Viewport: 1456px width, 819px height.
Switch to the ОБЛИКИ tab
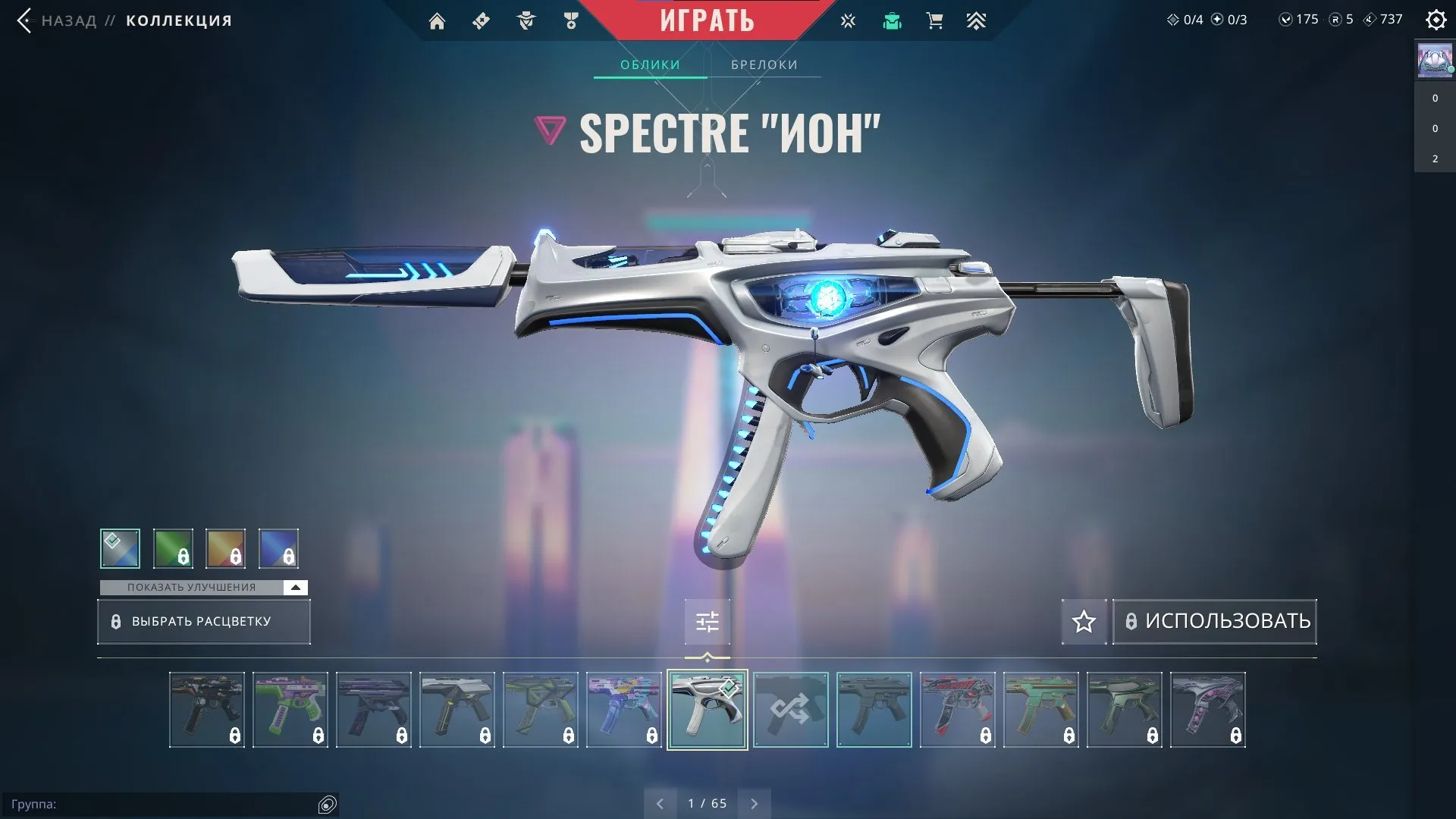[650, 64]
